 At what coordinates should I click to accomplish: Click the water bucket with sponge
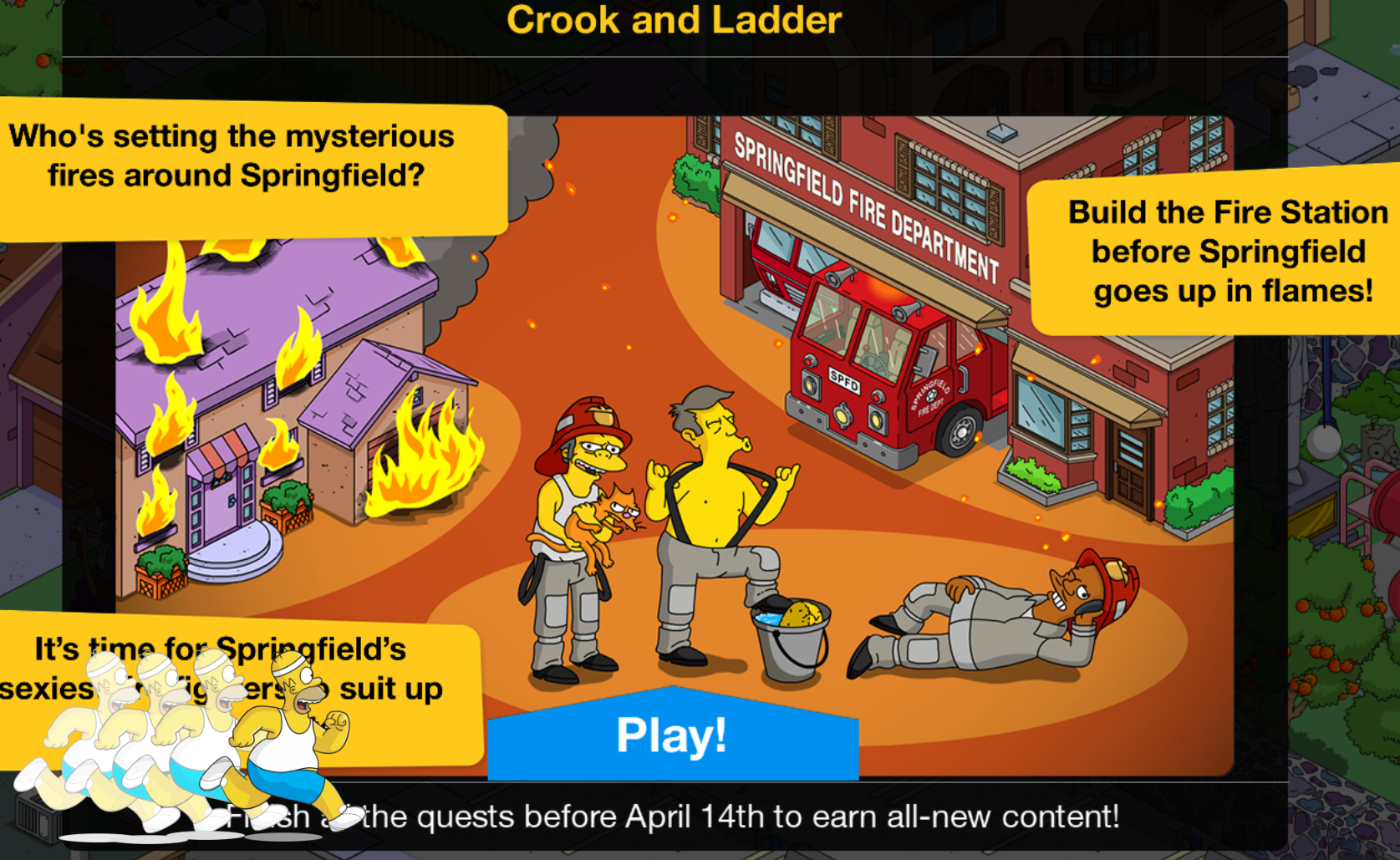(790, 635)
